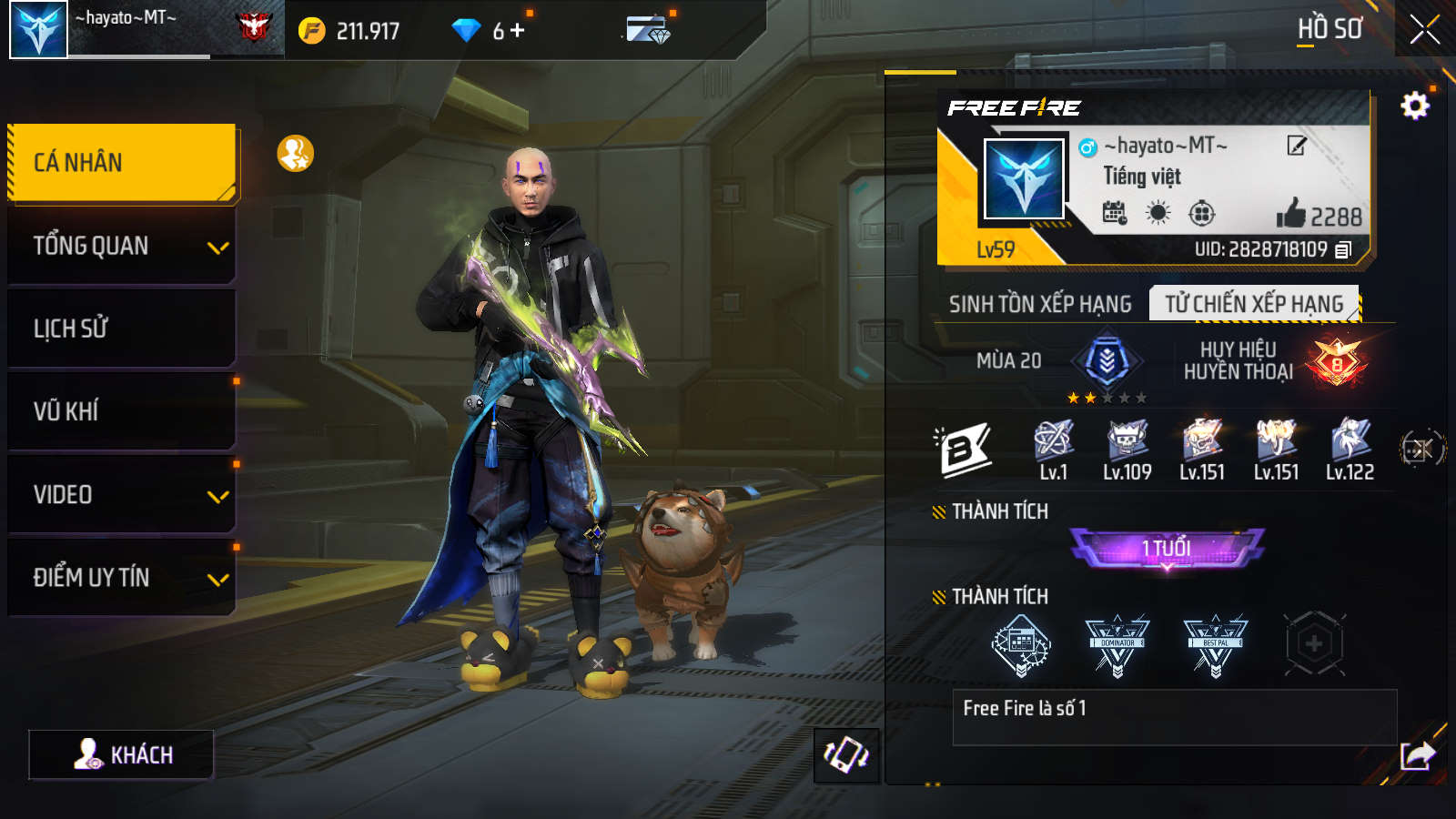1456x819 pixels.
Task: Select the CÁ NHÂN menu entry
Action: tap(122, 162)
